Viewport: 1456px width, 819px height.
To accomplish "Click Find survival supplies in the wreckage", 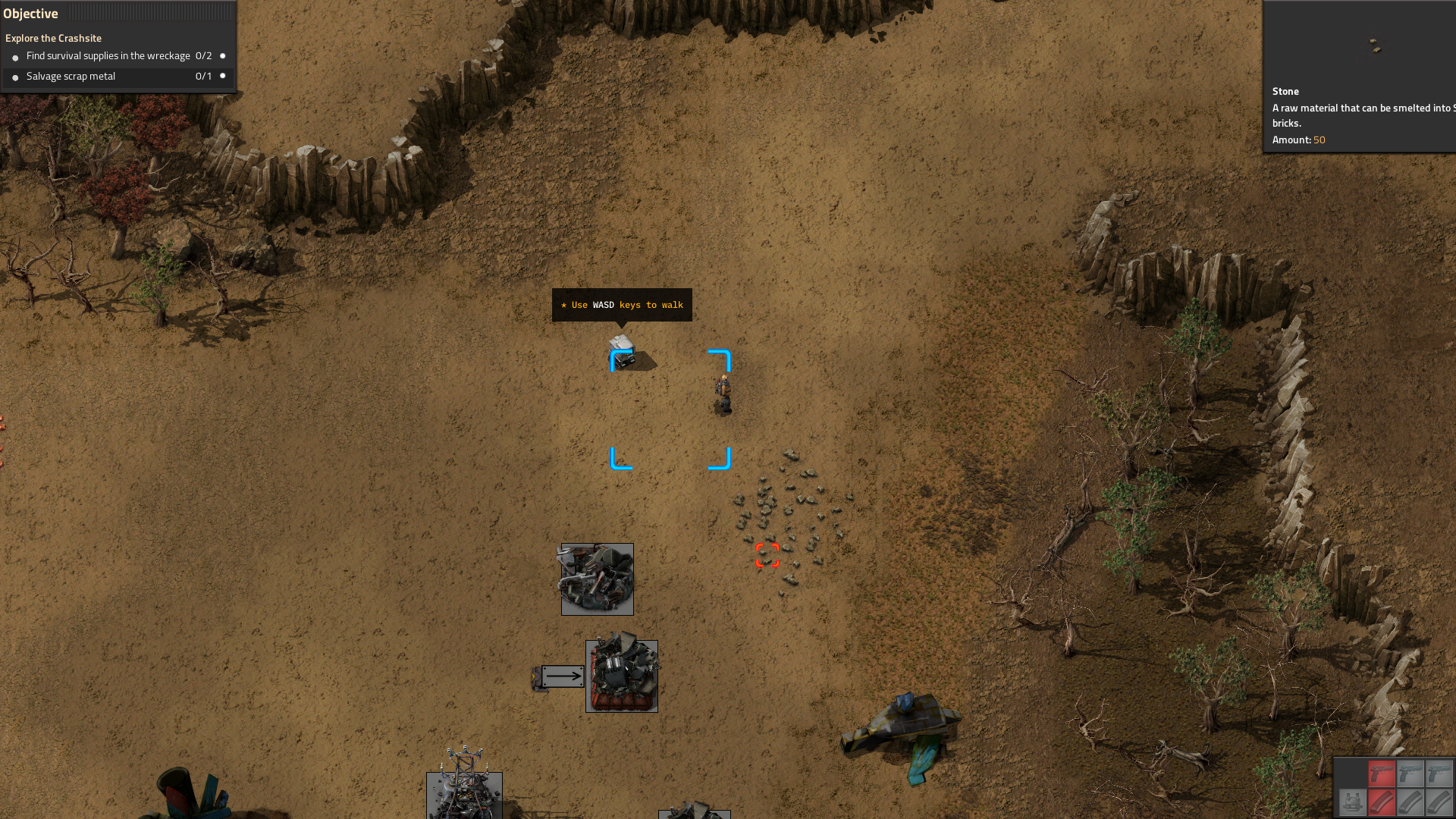I will [108, 55].
